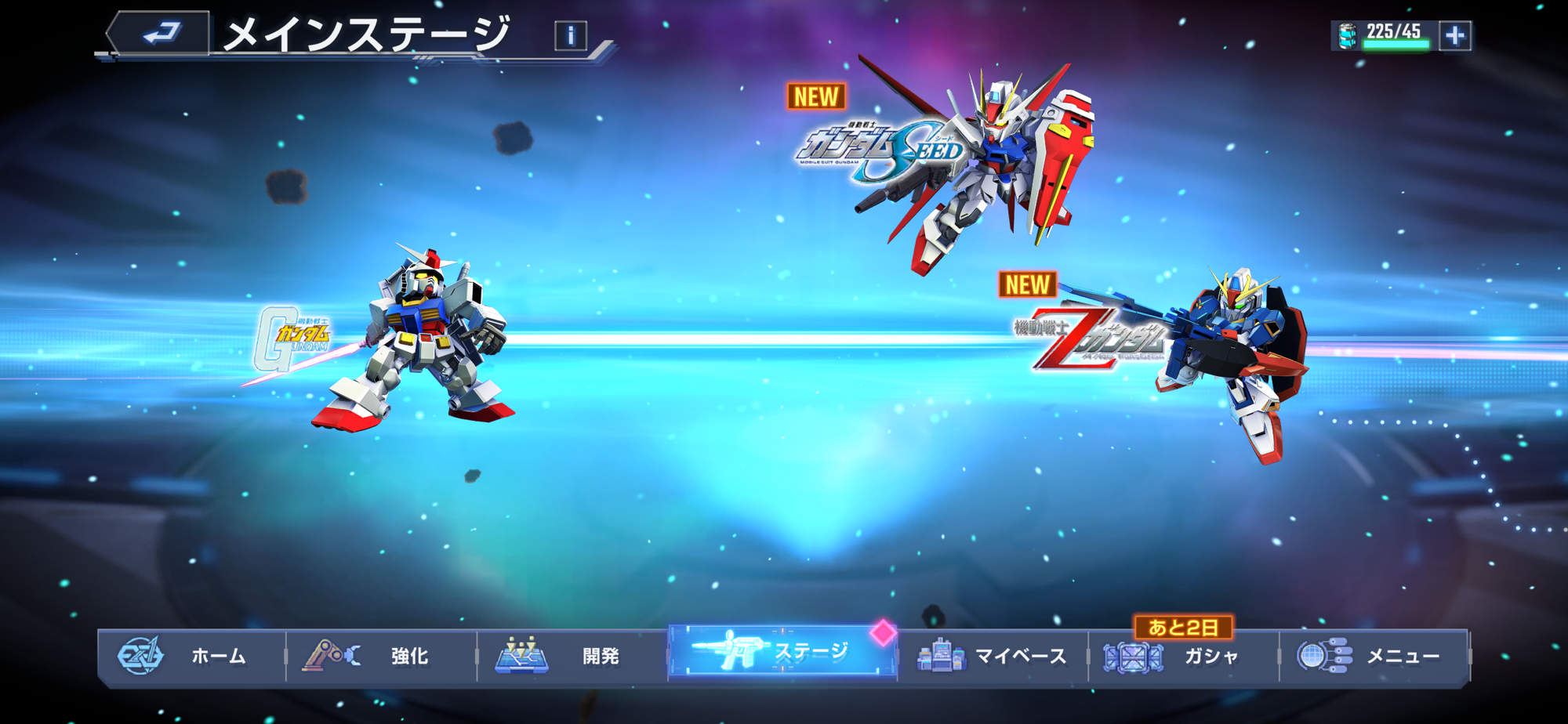This screenshot has width=1568, height=724.
Task: Open the ガシャ tab
Action: tap(1182, 656)
